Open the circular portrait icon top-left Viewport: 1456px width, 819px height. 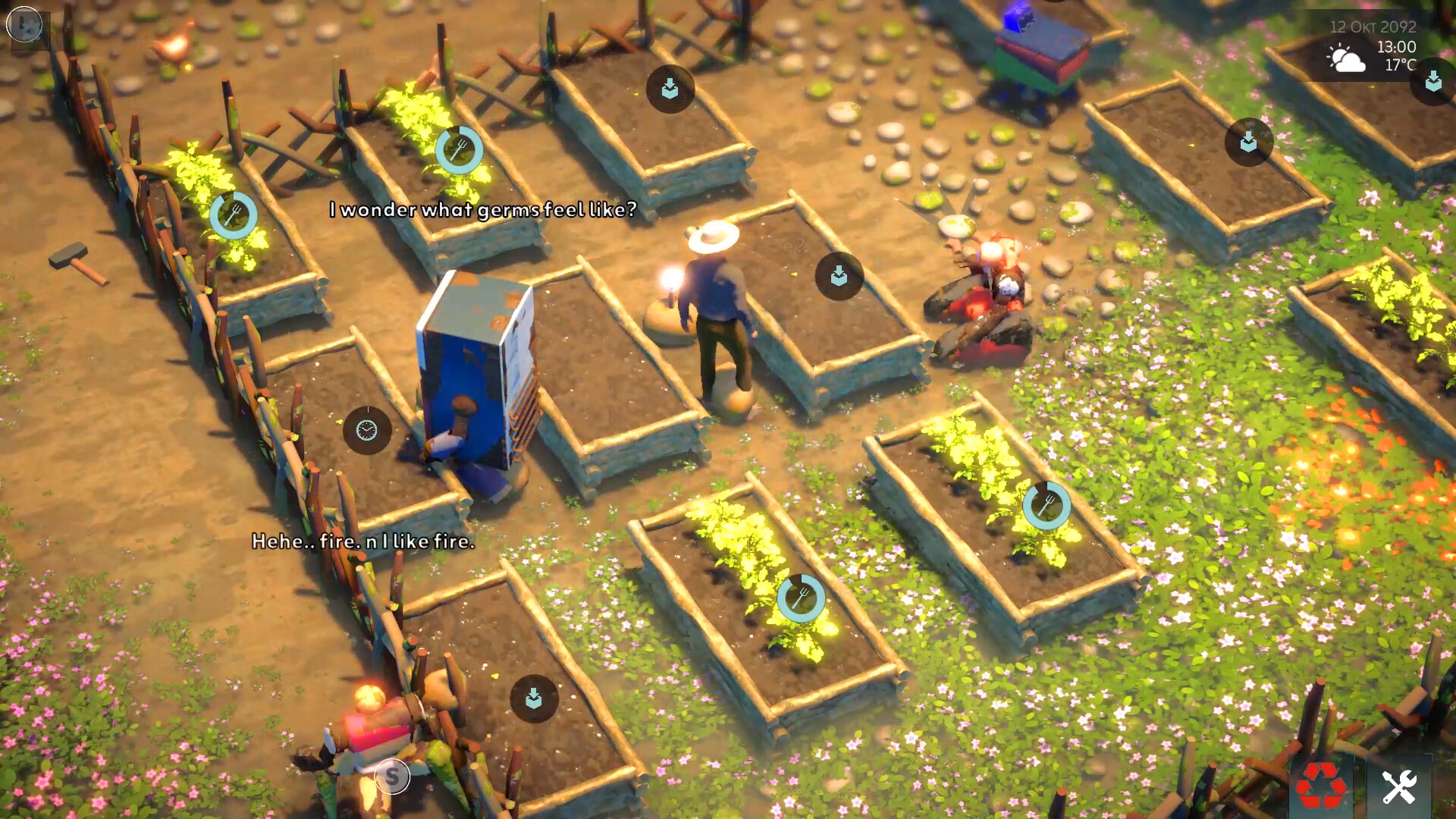pos(24,24)
